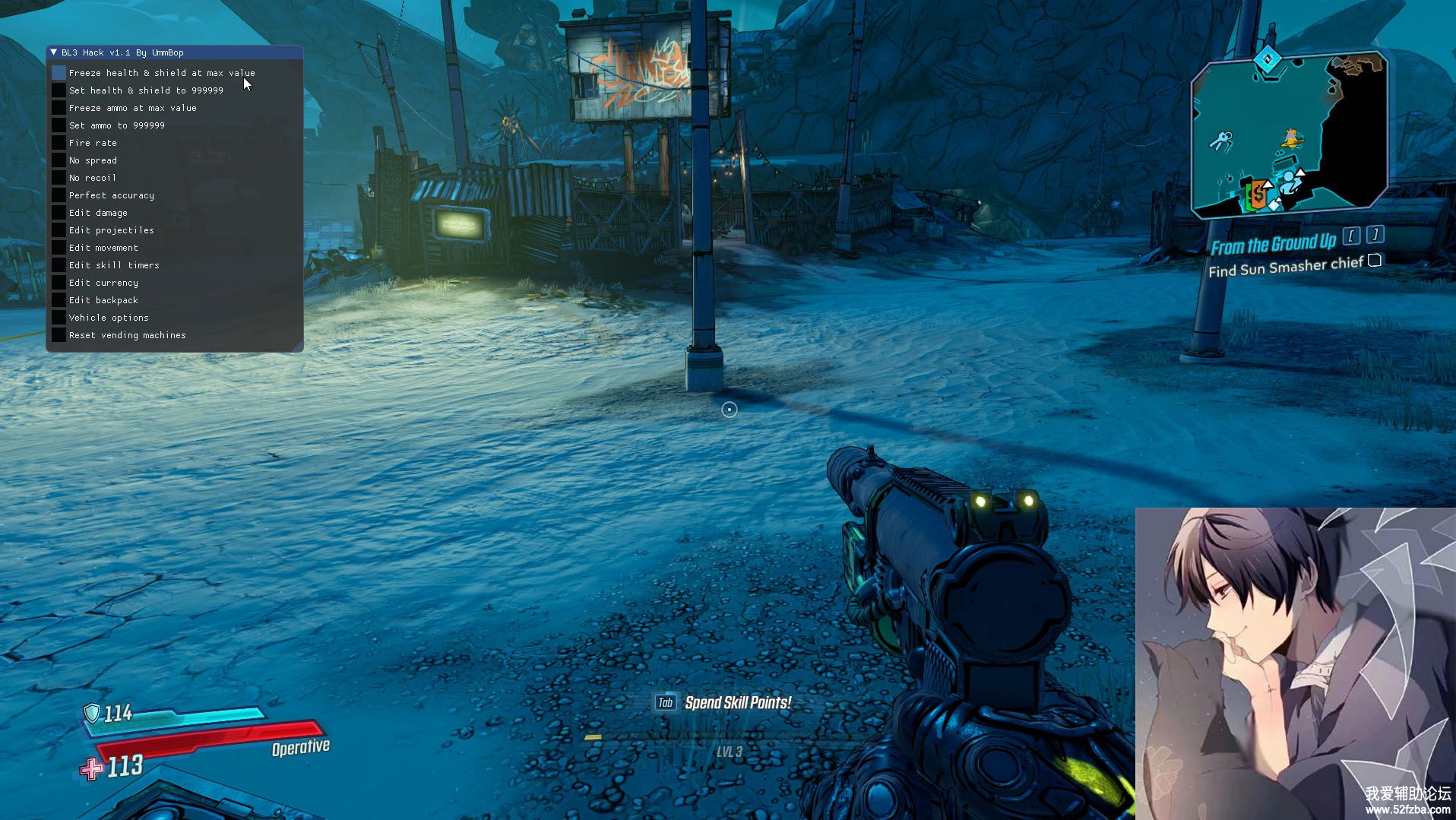Show Vehicle options

59,318
